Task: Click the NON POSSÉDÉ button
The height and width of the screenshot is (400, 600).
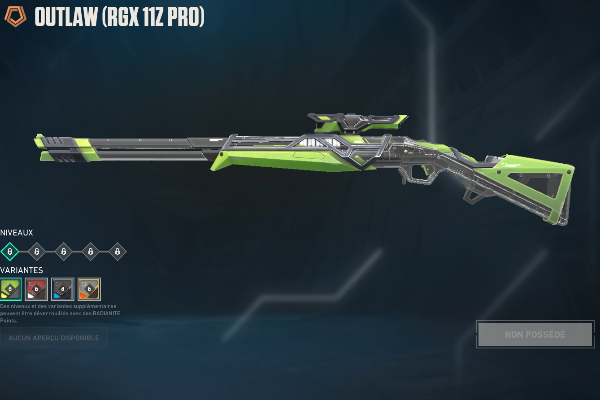Action: [535, 334]
